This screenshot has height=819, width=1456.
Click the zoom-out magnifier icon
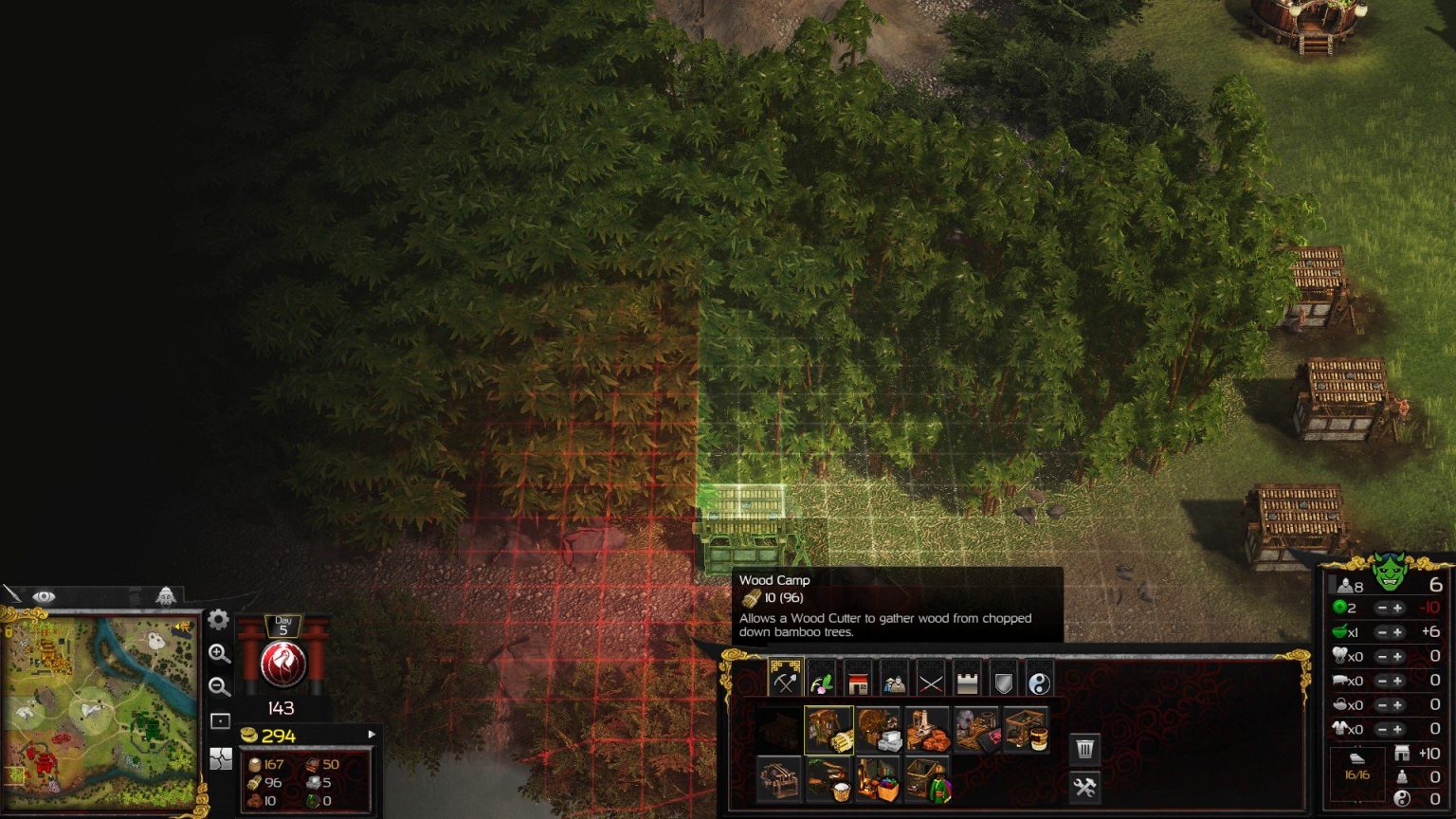pyautogui.click(x=221, y=686)
